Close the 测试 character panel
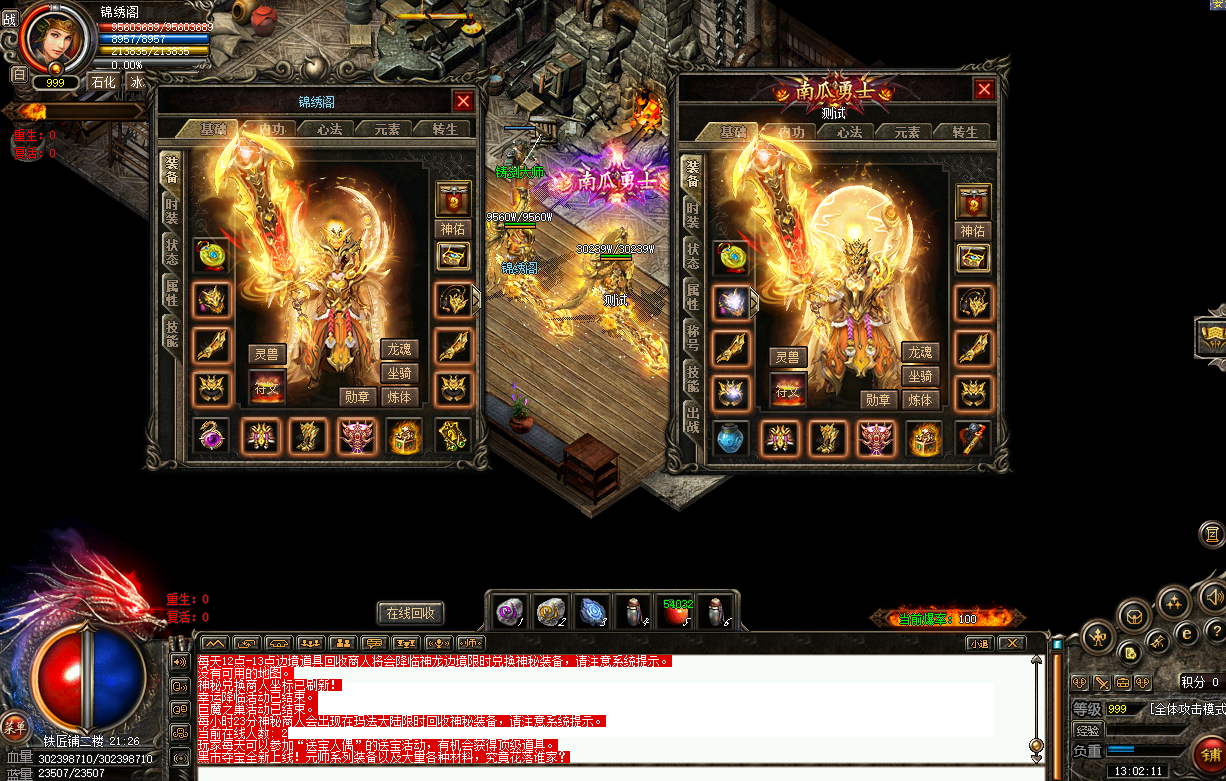The height and width of the screenshot is (781, 1226). 984,90
